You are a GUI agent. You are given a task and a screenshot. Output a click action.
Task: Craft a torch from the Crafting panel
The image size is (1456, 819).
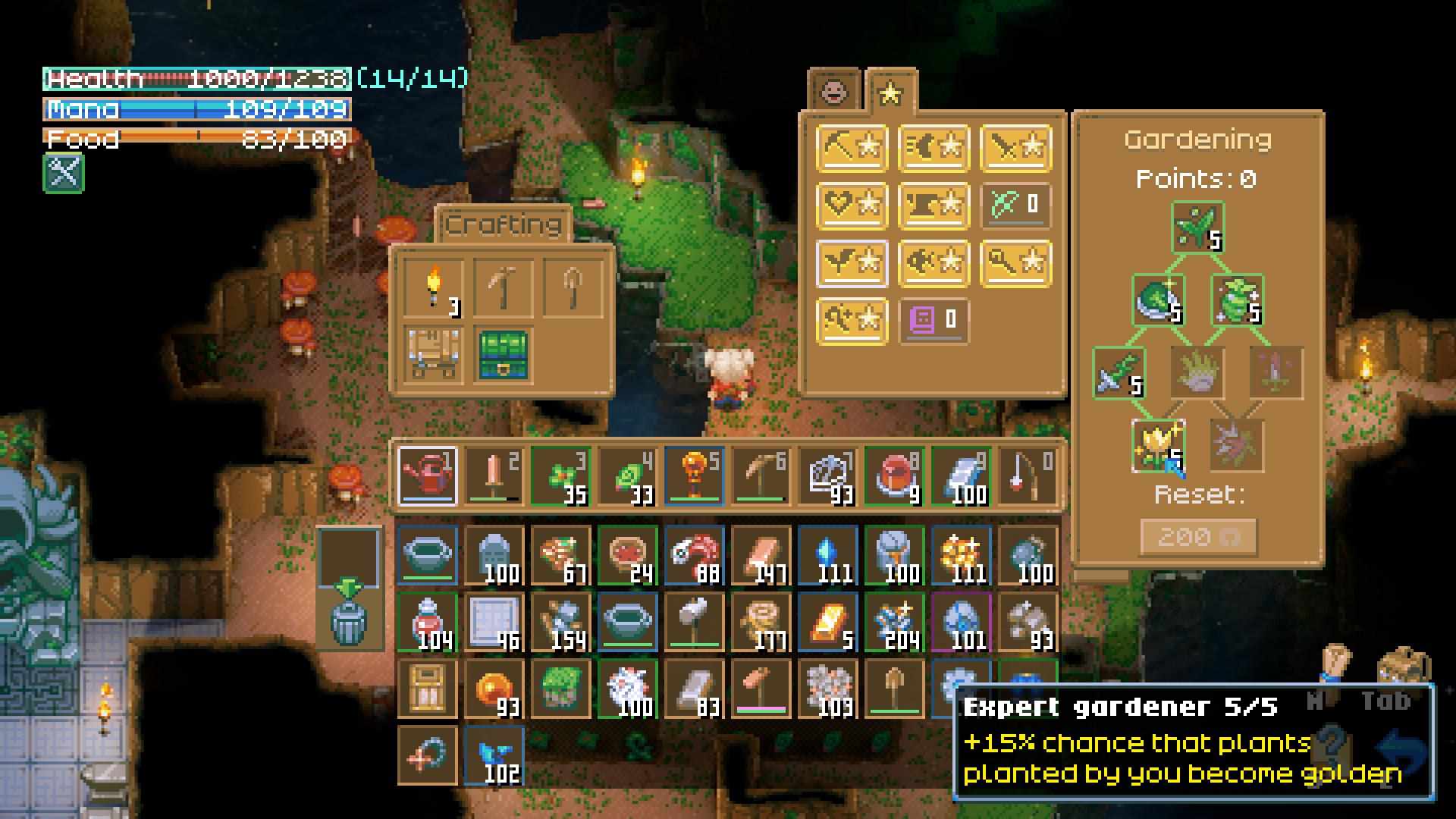[433, 287]
